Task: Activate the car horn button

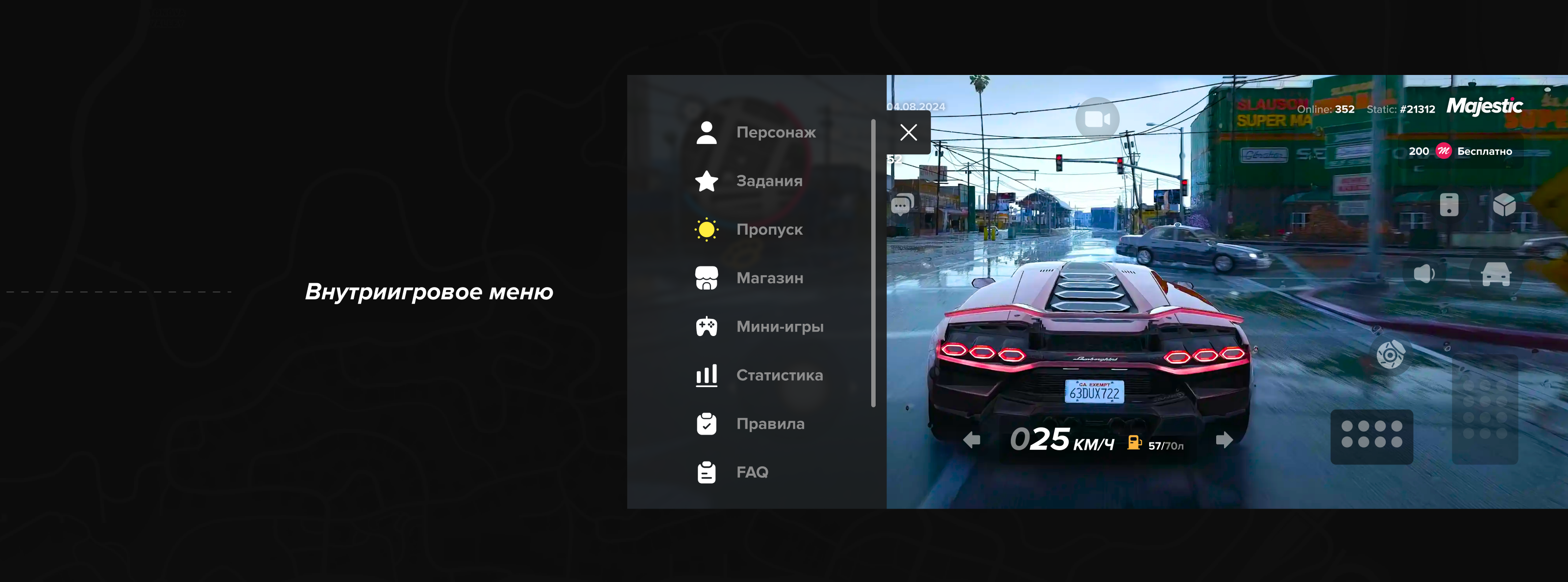Action: (1424, 273)
